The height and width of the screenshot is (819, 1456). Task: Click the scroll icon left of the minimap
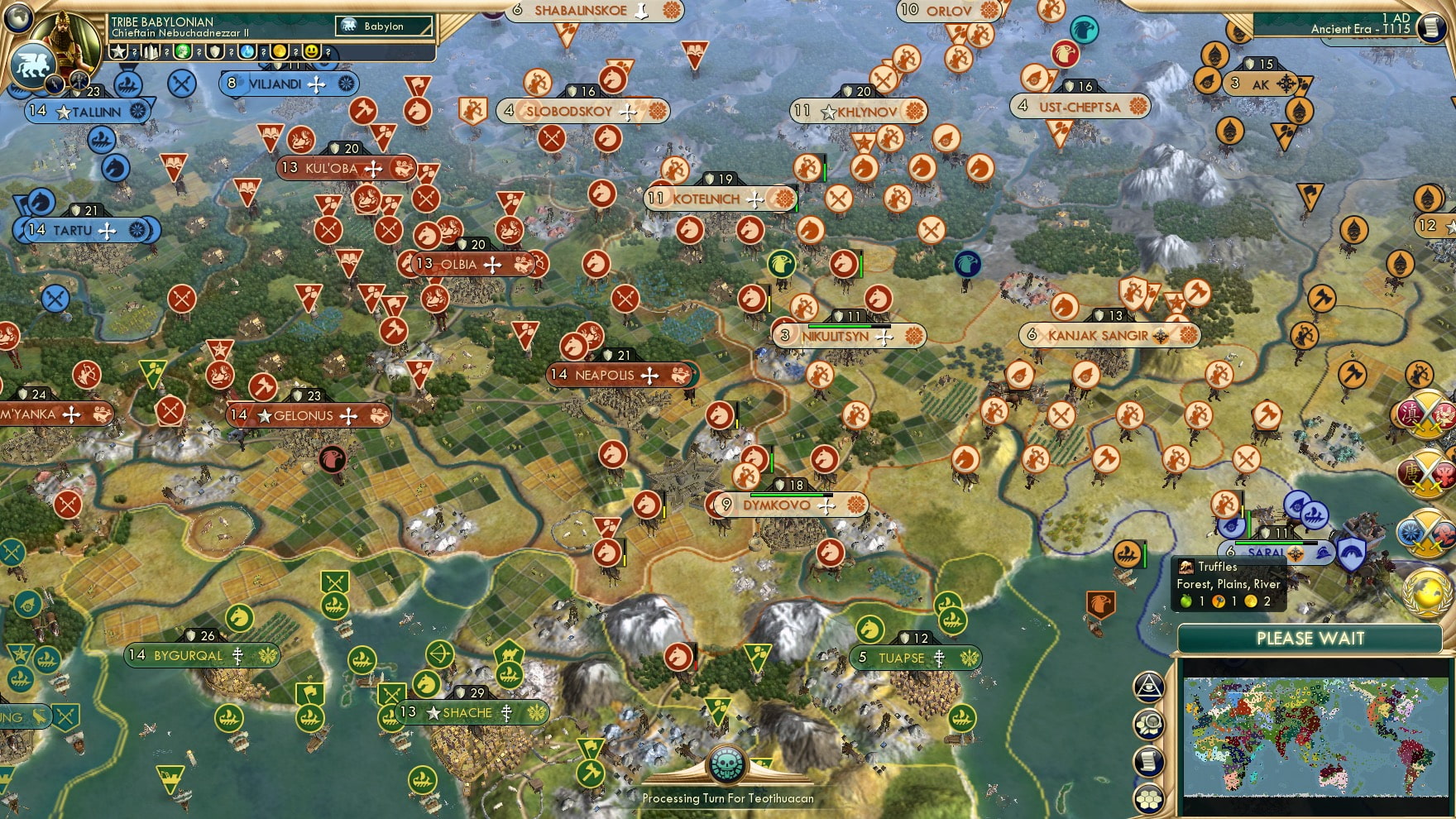[1150, 762]
